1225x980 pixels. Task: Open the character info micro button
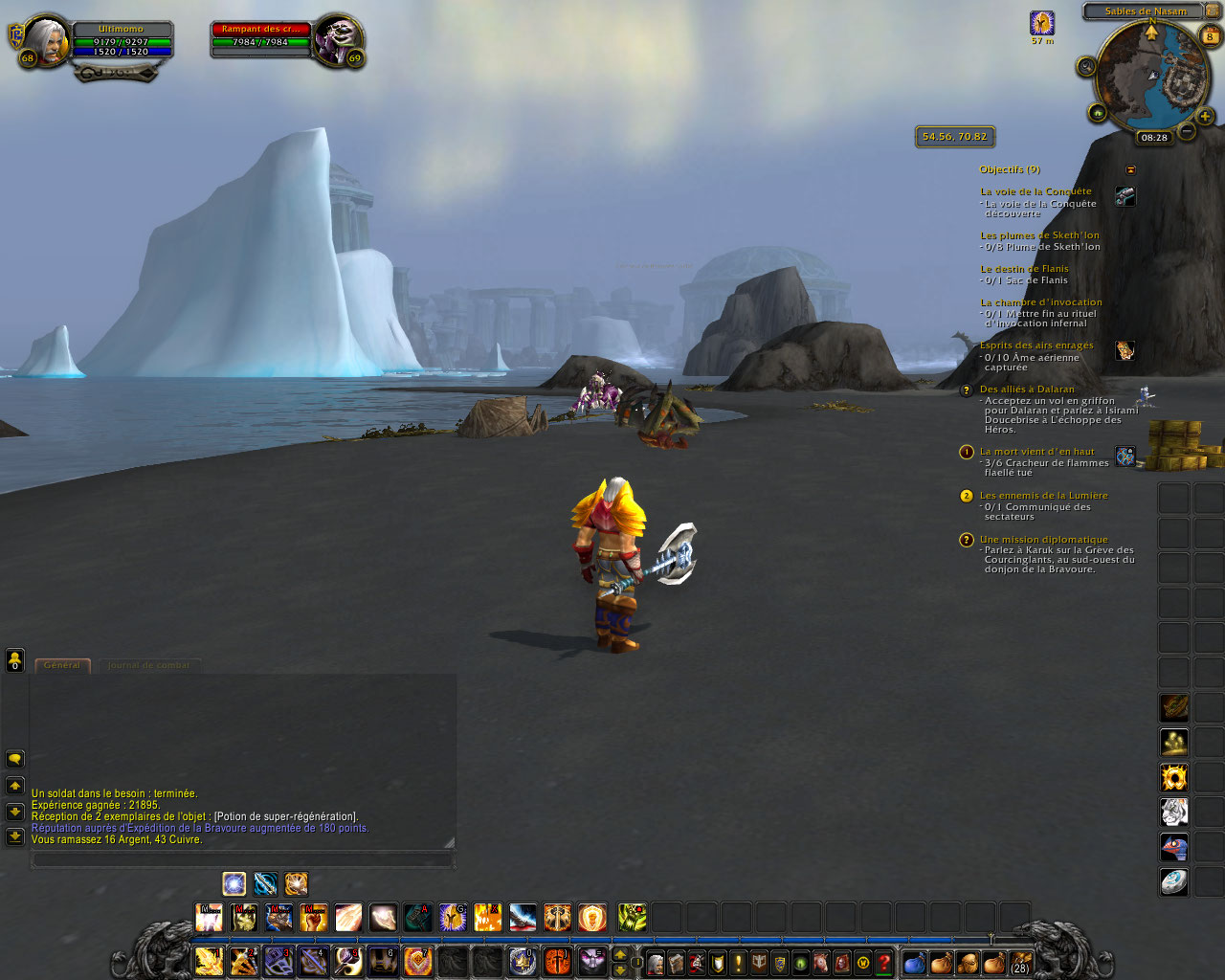pos(656,963)
